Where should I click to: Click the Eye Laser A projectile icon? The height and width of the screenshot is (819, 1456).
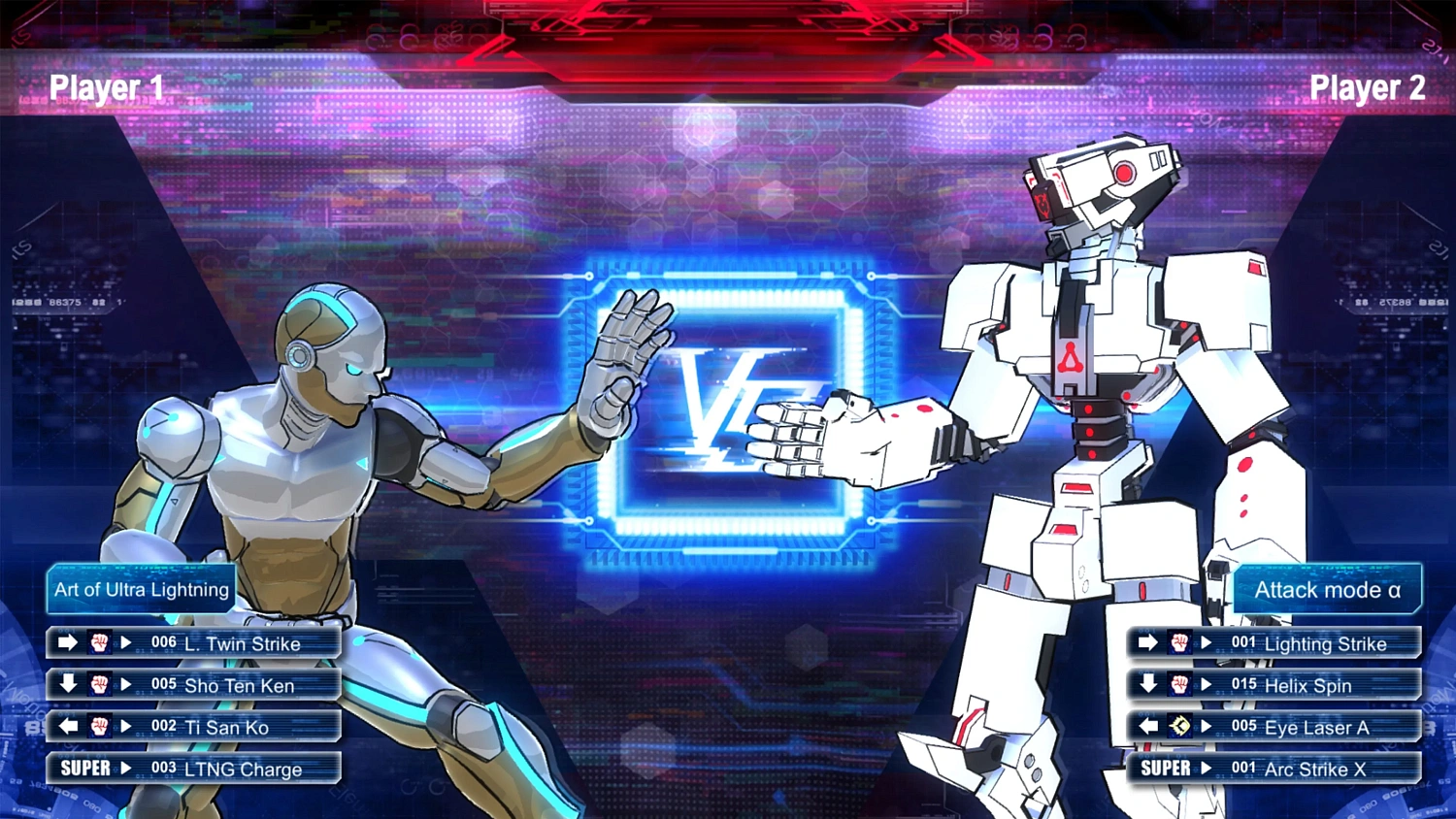[x=1178, y=727]
